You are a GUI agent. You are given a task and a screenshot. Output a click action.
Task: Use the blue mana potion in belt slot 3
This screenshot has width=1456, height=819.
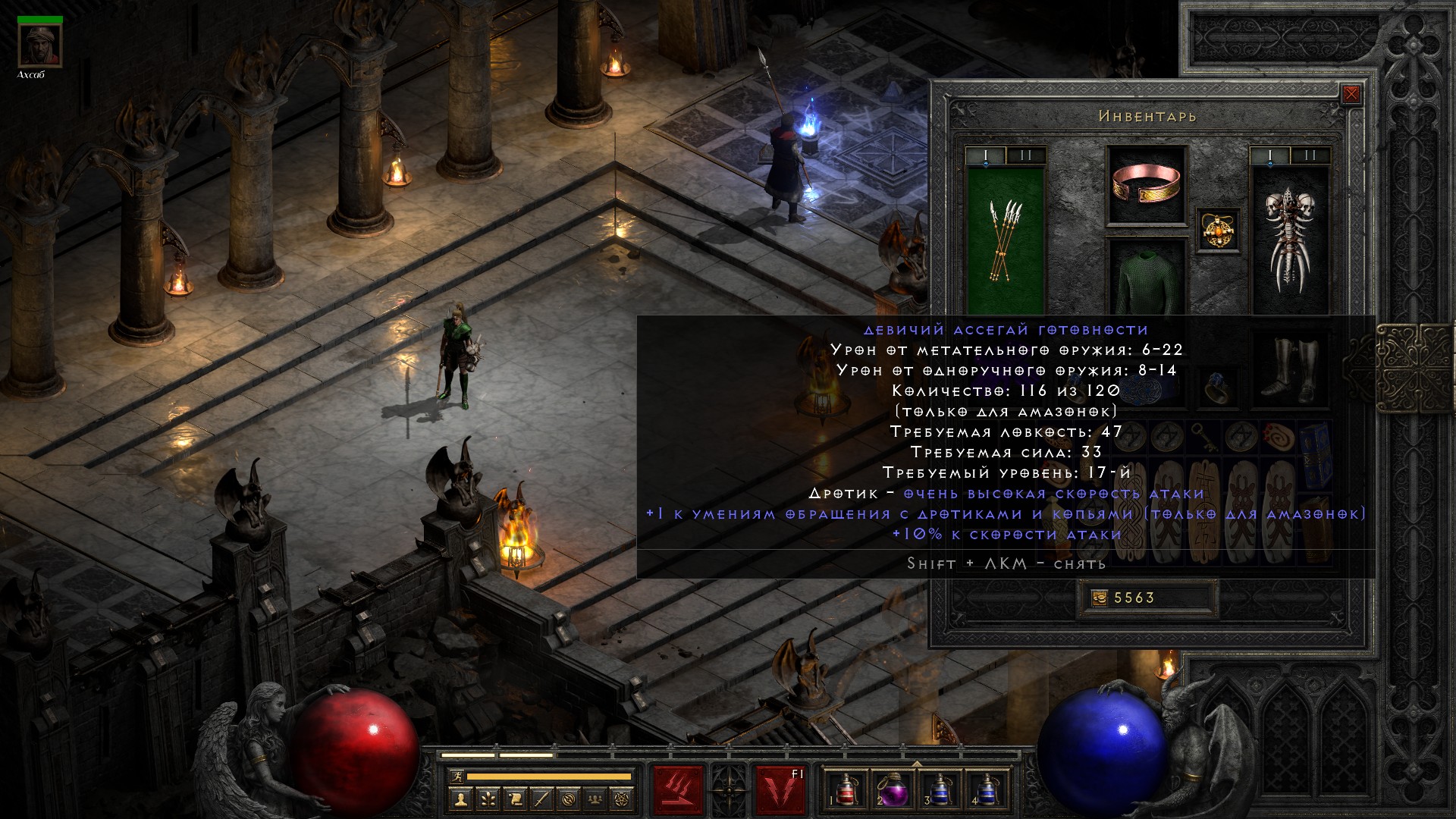click(x=940, y=790)
